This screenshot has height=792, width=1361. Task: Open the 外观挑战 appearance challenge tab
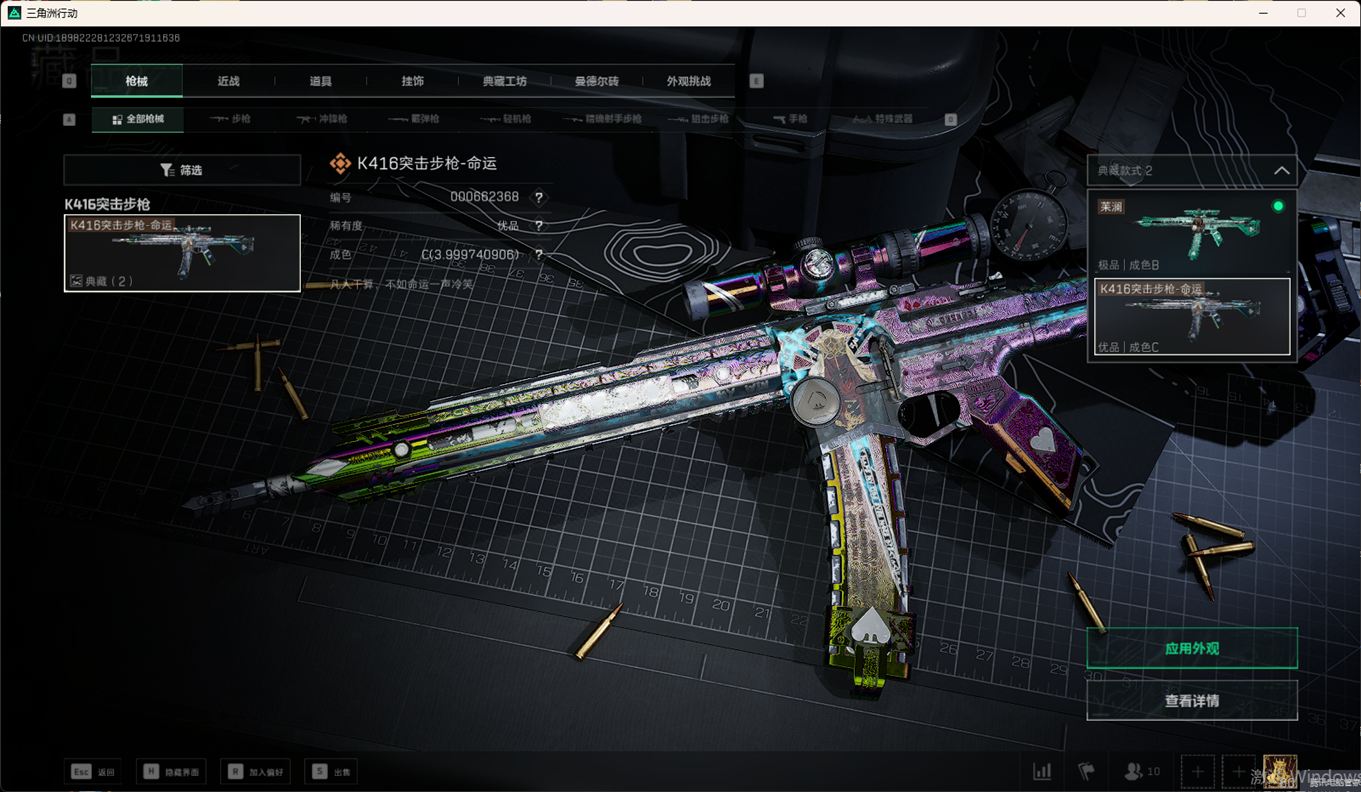pyautogui.click(x=688, y=81)
